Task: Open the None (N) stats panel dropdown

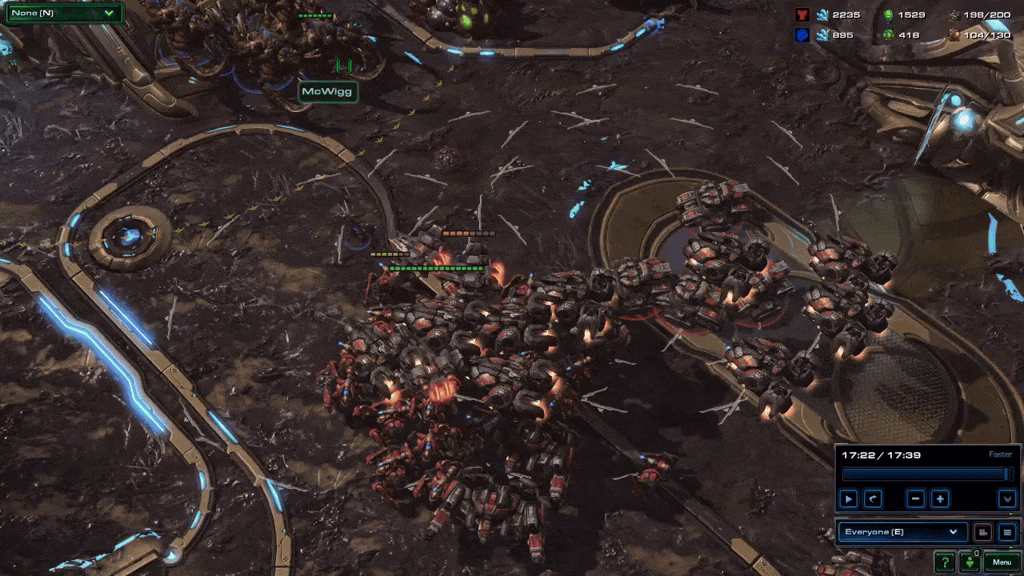Action: click(x=63, y=13)
